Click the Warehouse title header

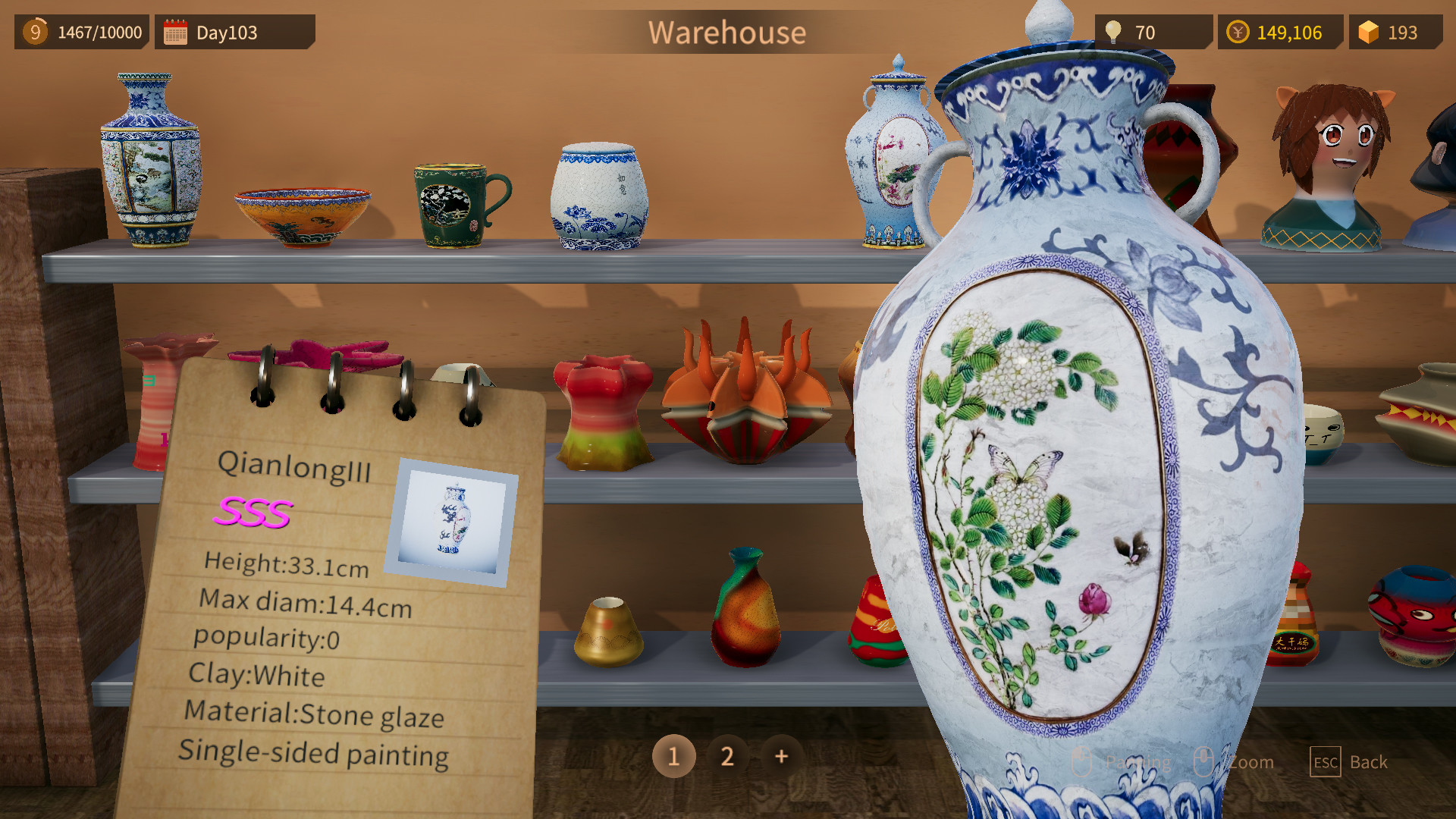tap(727, 32)
